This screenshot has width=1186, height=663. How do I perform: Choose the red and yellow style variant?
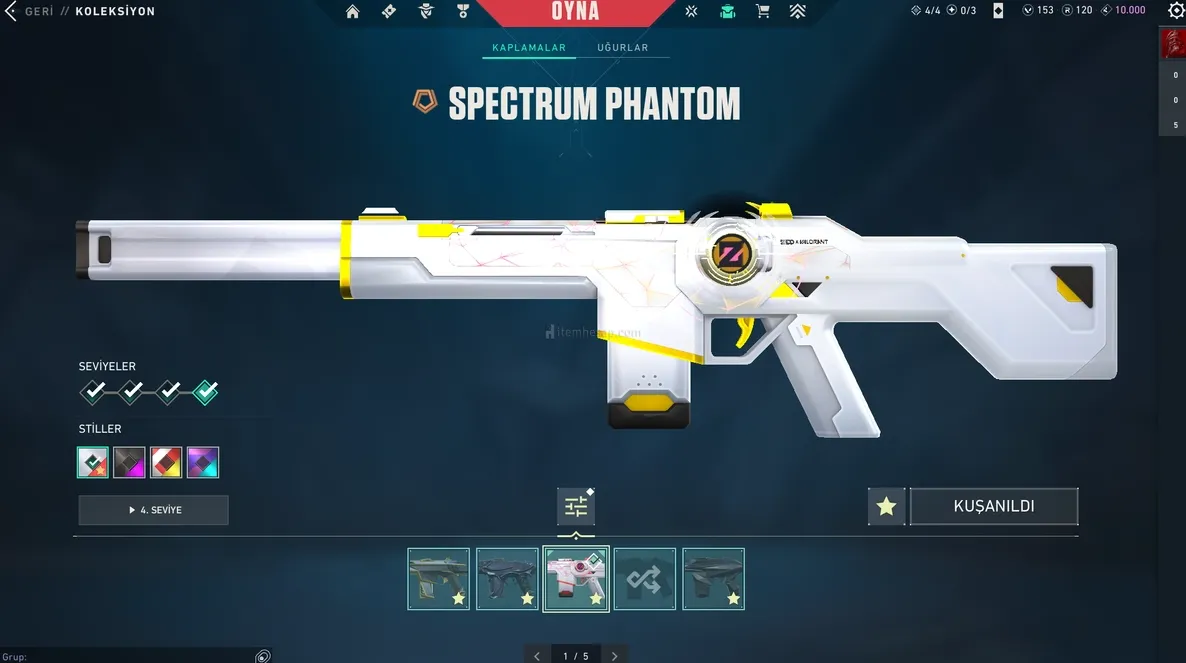pos(166,462)
